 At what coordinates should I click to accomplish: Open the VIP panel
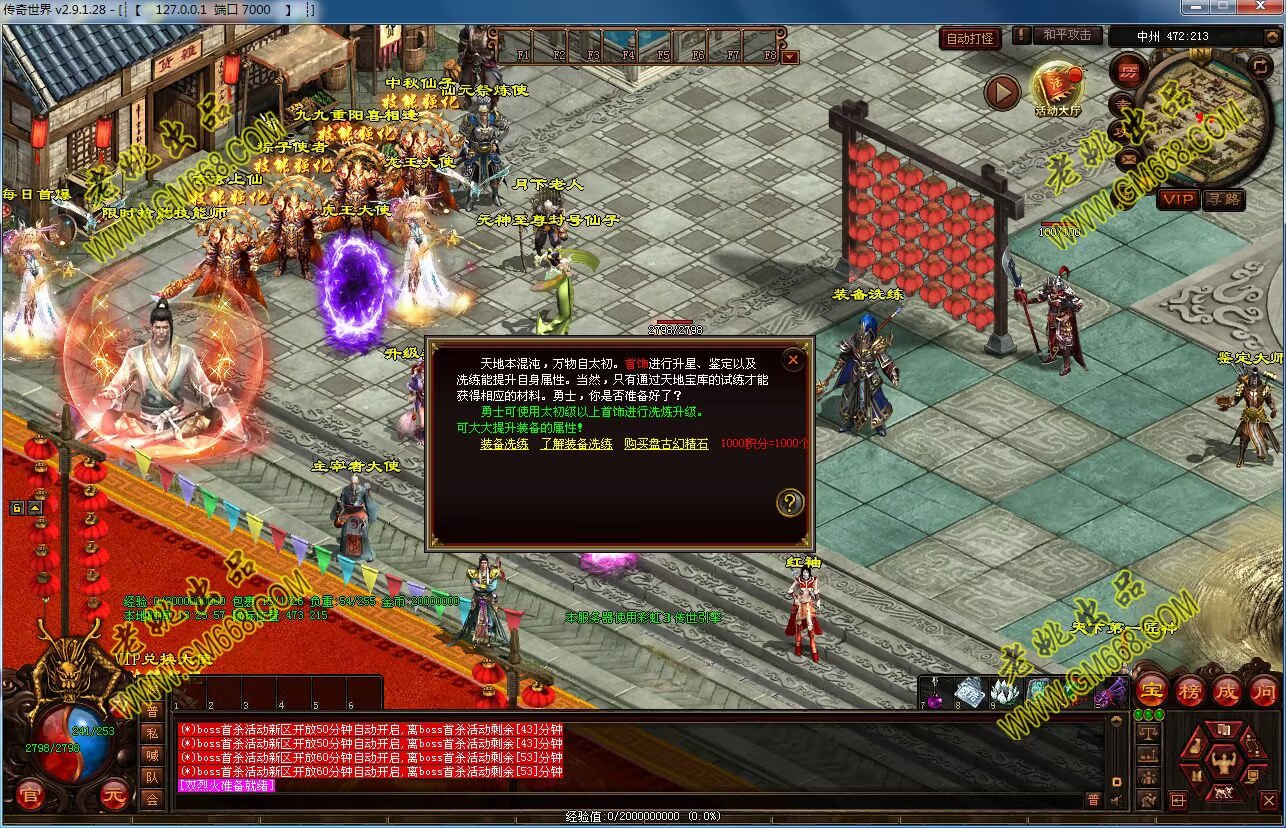pyautogui.click(x=1177, y=199)
